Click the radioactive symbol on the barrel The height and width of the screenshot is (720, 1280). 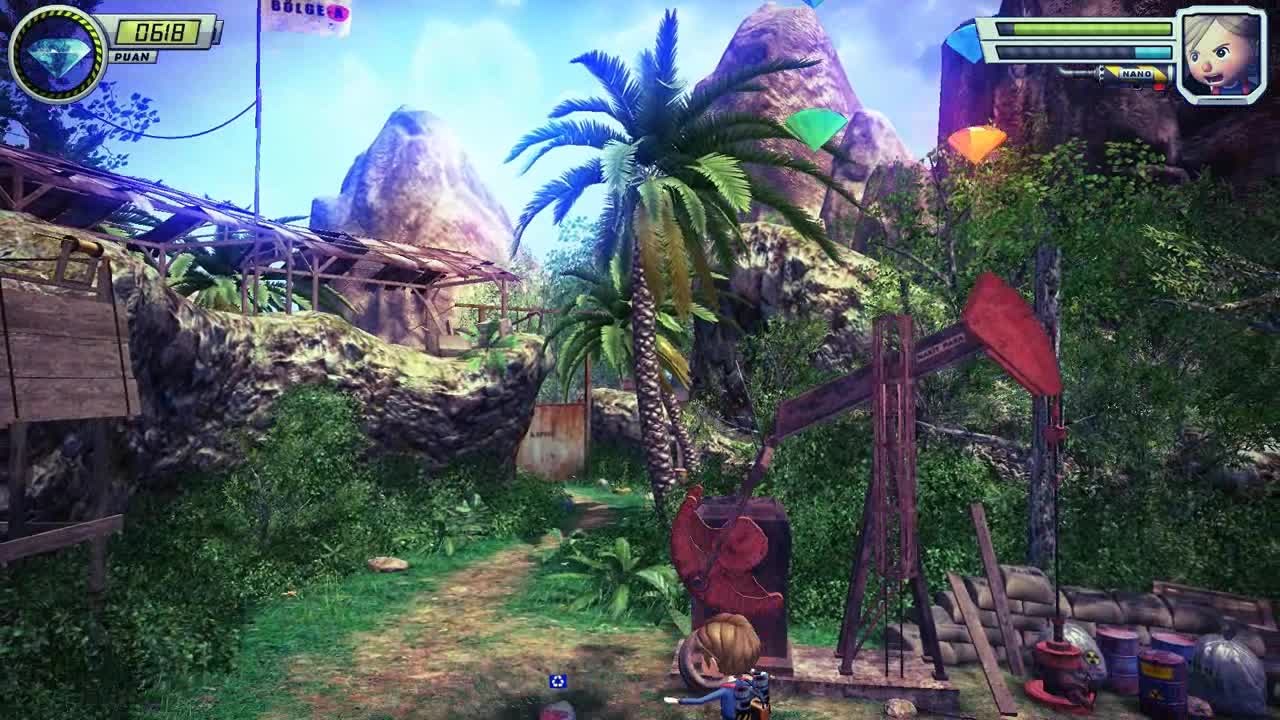pyautogui.click(x=1093, y=656)
